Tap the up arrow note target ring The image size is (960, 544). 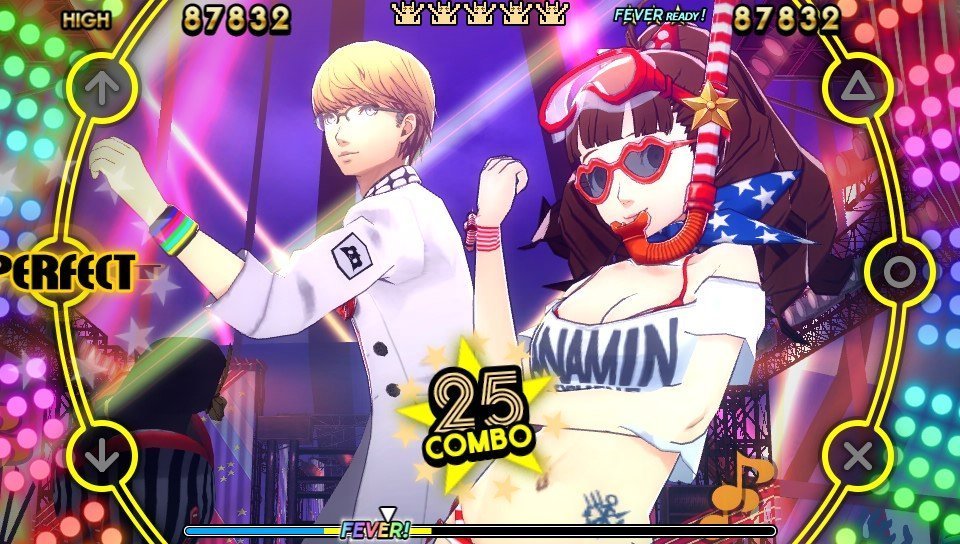pyautogui.click(x=102, y=88)
